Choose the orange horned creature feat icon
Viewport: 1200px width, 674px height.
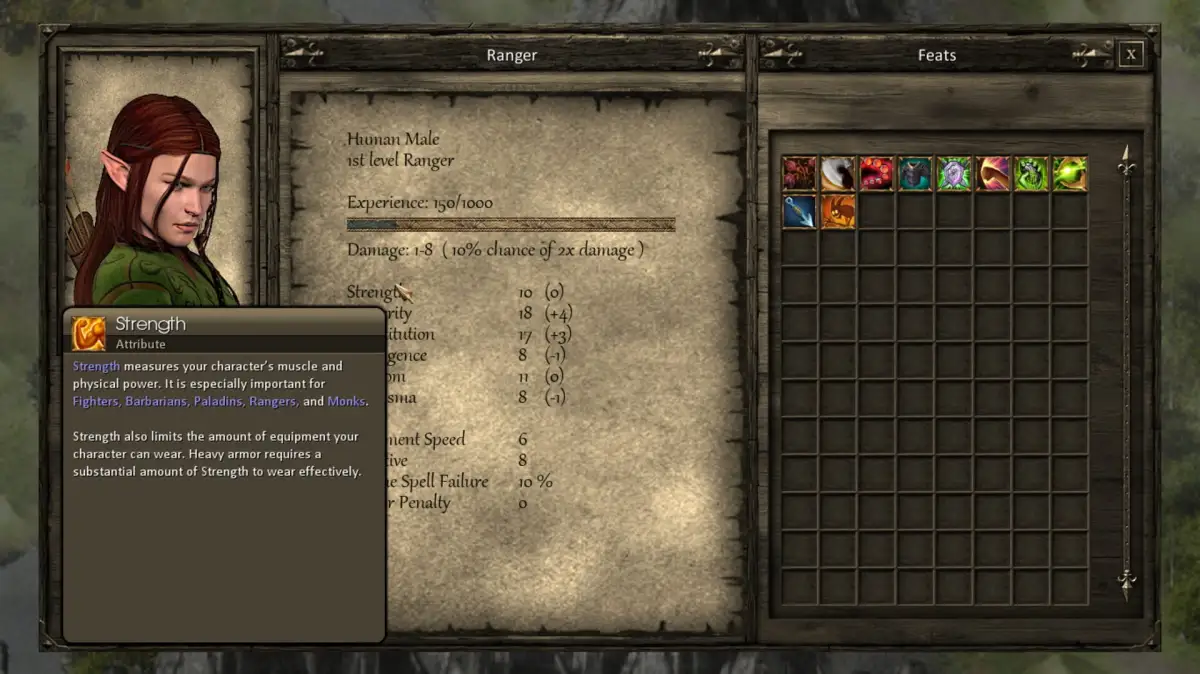click(x=838, y=212)
